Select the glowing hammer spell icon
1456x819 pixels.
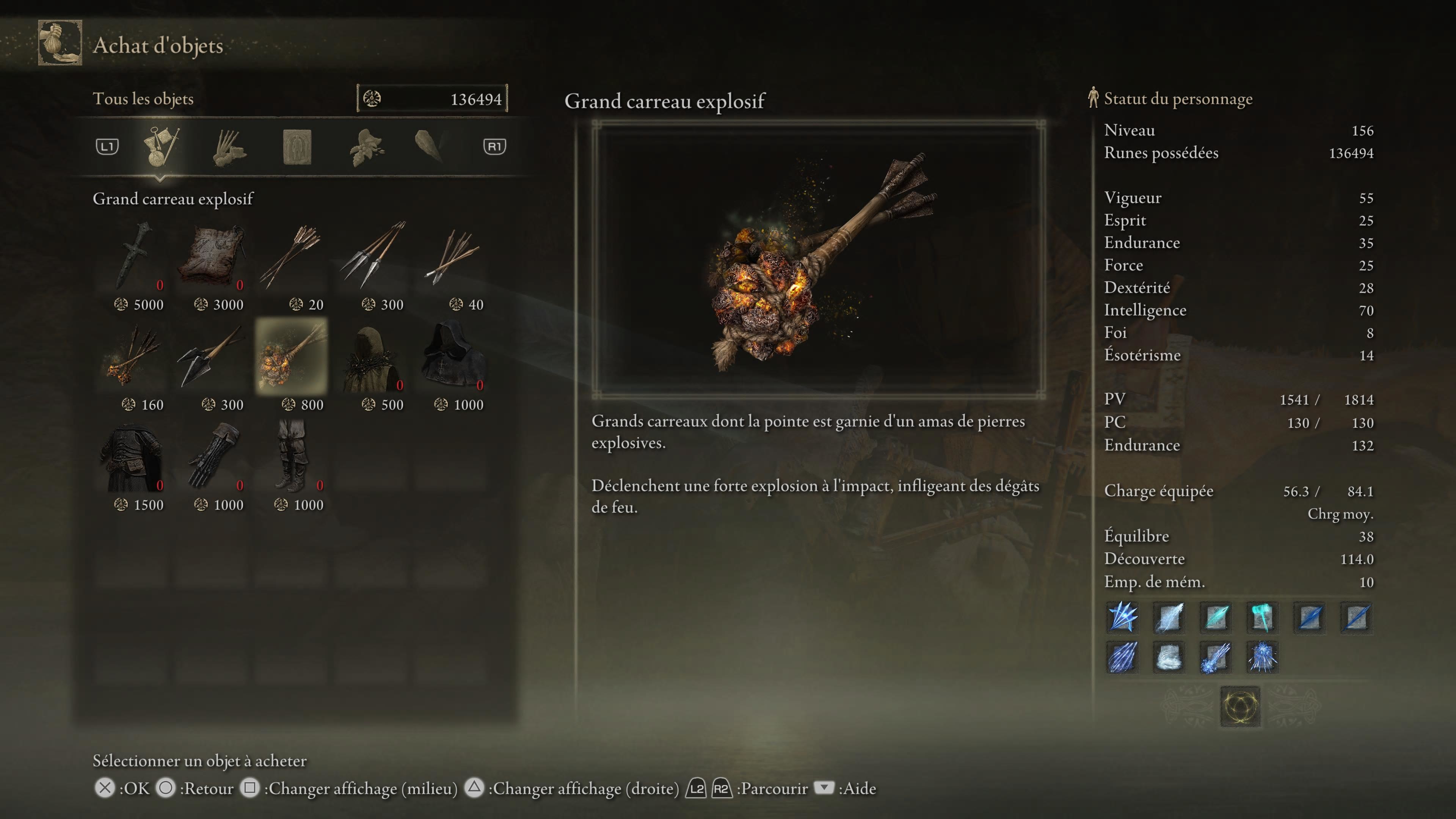pos(1261,617)
